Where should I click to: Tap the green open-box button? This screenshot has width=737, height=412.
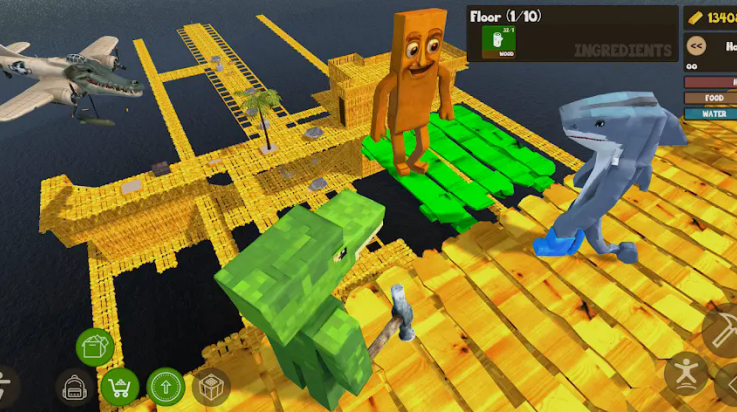(x=95, y=347)
